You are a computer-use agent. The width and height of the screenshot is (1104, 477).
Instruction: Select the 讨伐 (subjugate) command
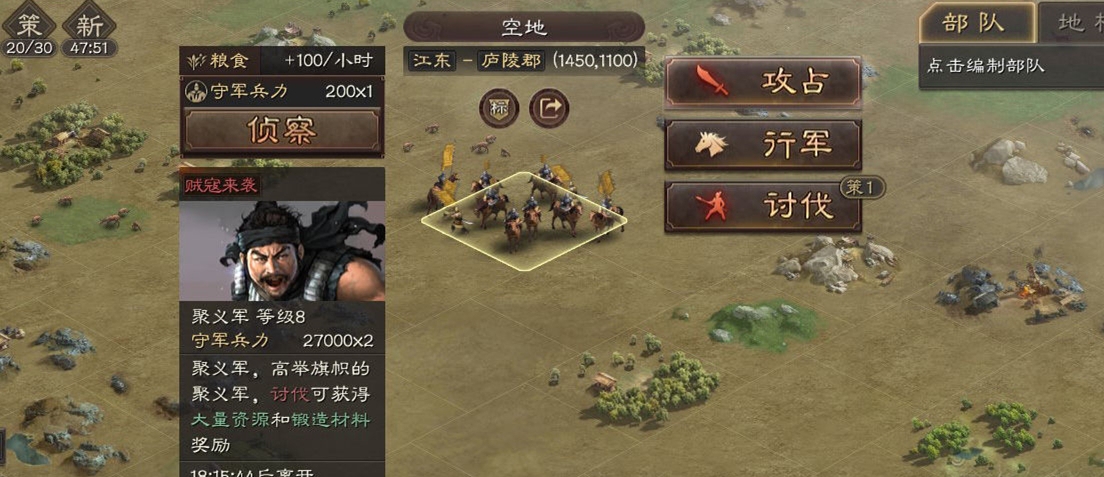coord(762,206)
